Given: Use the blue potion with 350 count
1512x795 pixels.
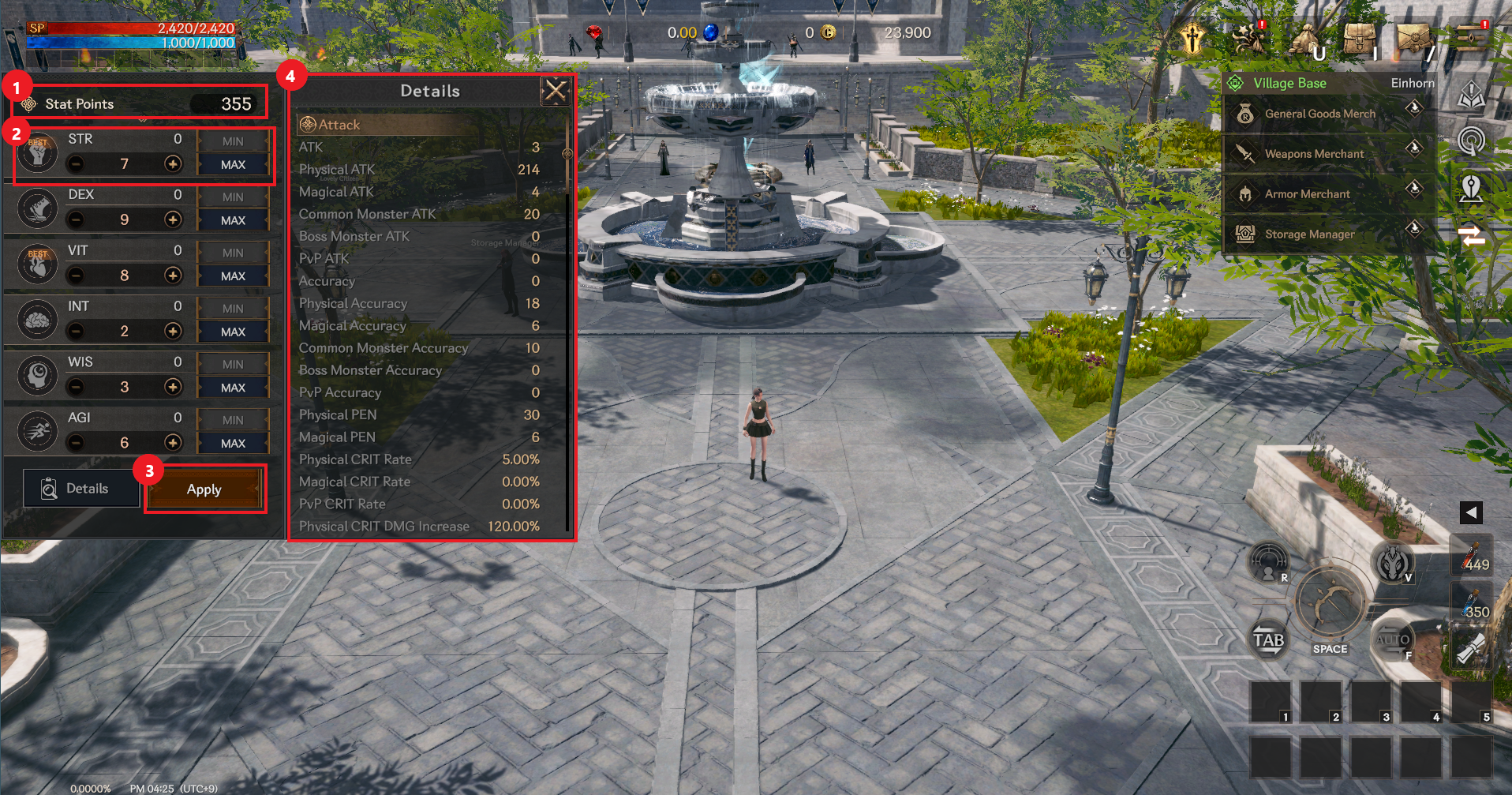Looking at the screenshot, I should (1471, 602).
